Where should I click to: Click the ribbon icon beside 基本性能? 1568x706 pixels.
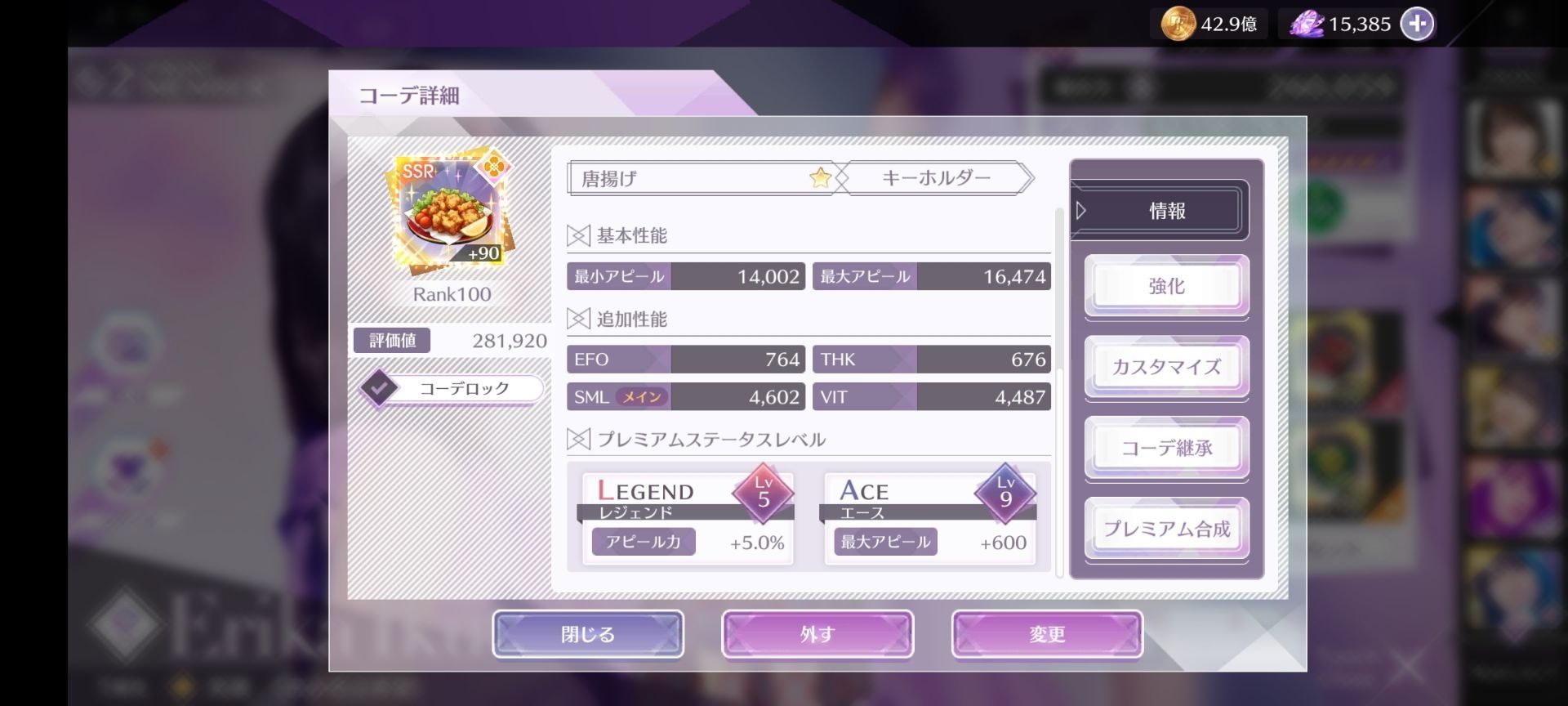580,235
